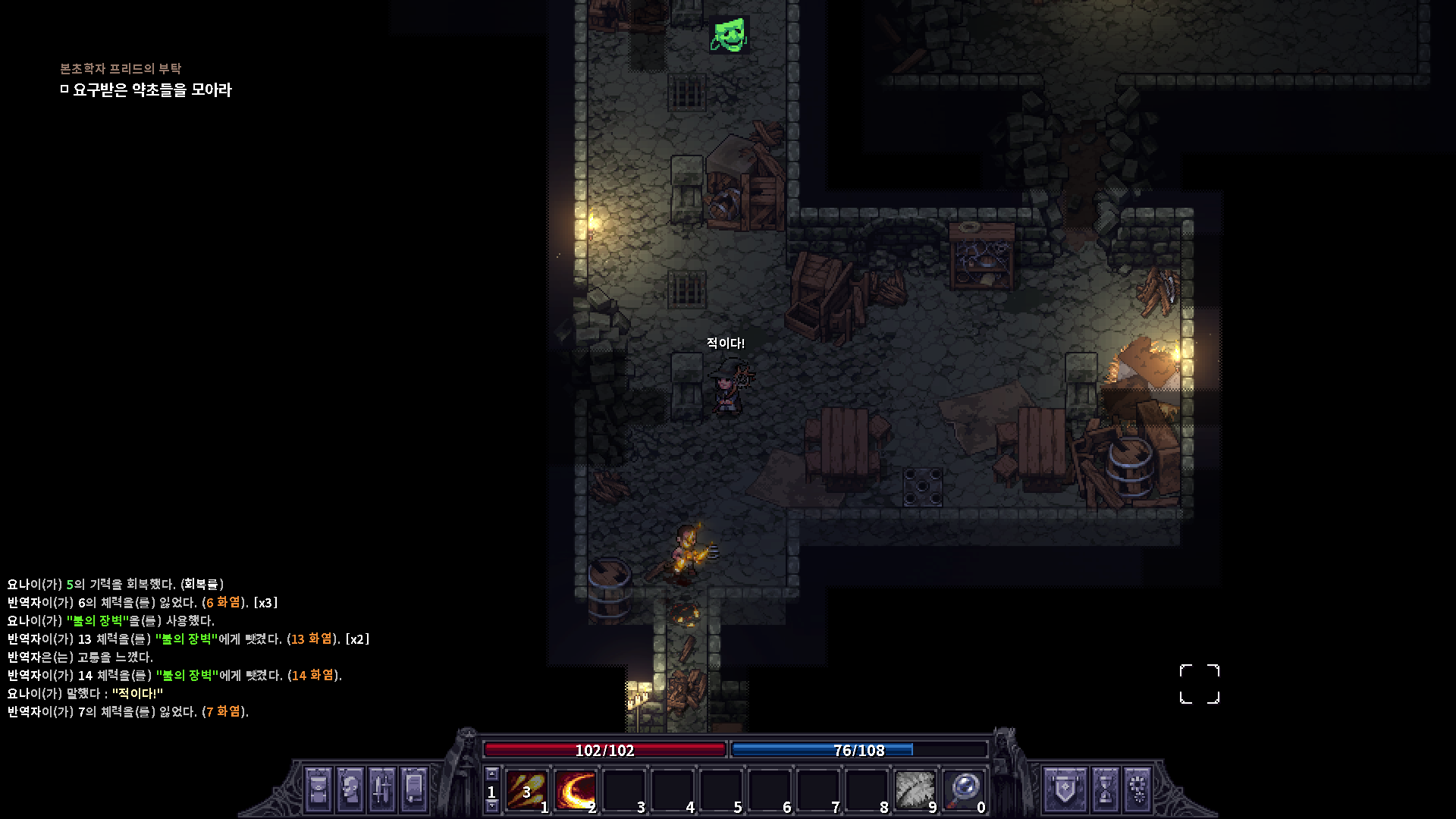This screenshot has height=819, width=1456.
Task: Activate the fire barrage skill in slot 1
Action: coord(526,790)
